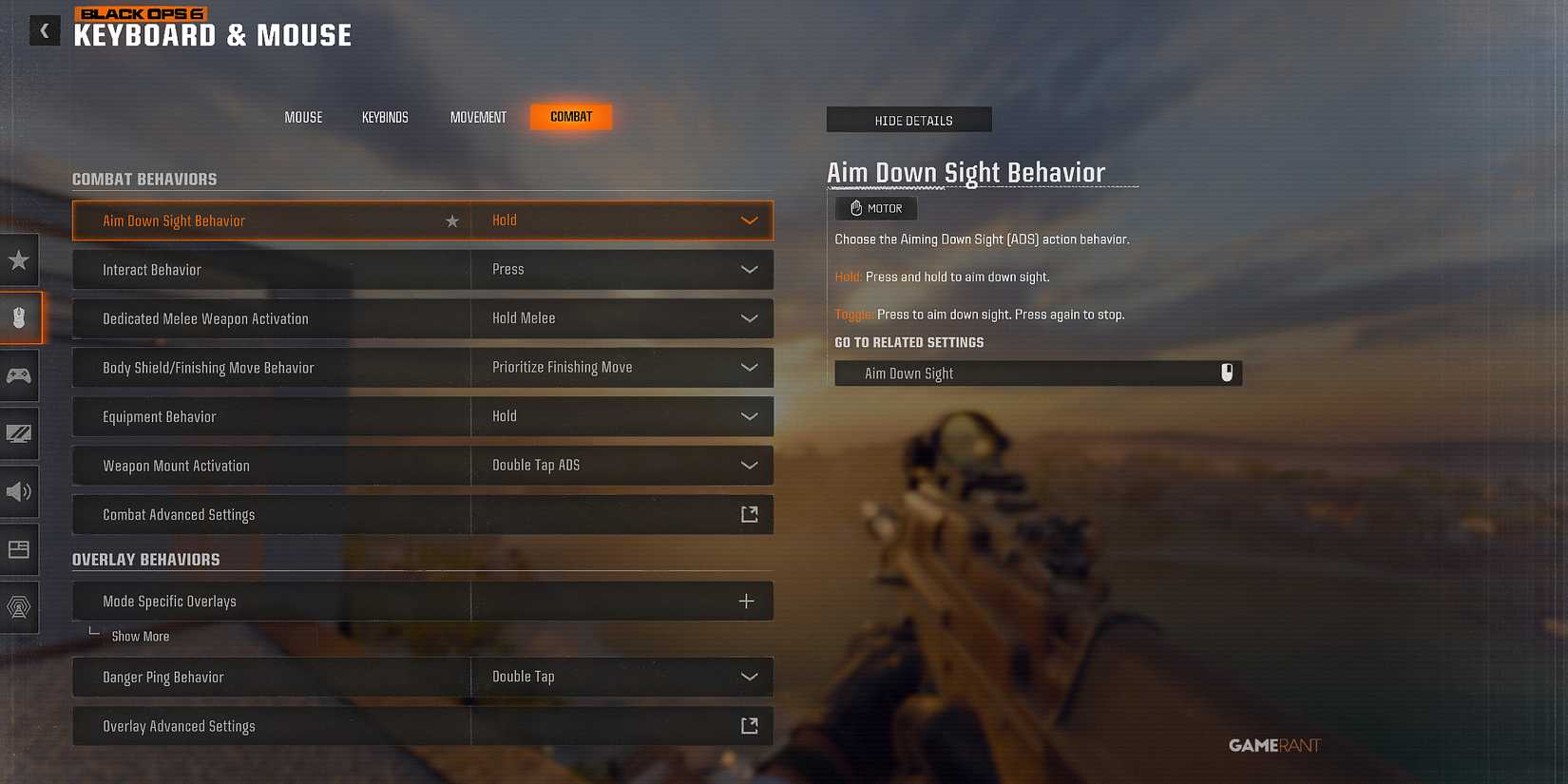Select the Keyboard & Mouse sidebar icon
Screen dimensions: 1568x784
point(19,317)
